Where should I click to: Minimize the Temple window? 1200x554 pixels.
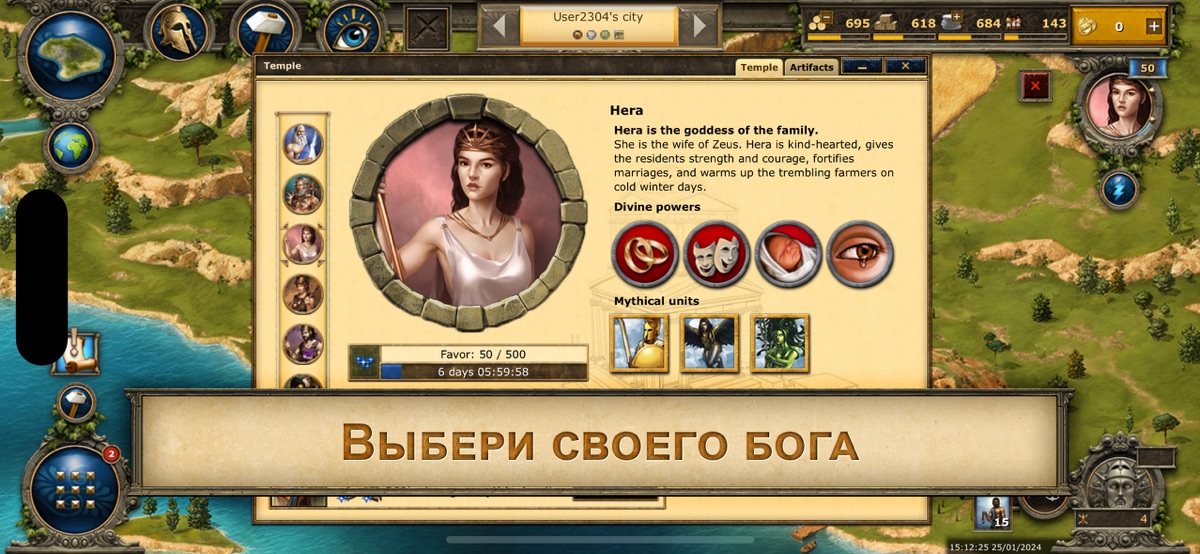tap(861, 66)
